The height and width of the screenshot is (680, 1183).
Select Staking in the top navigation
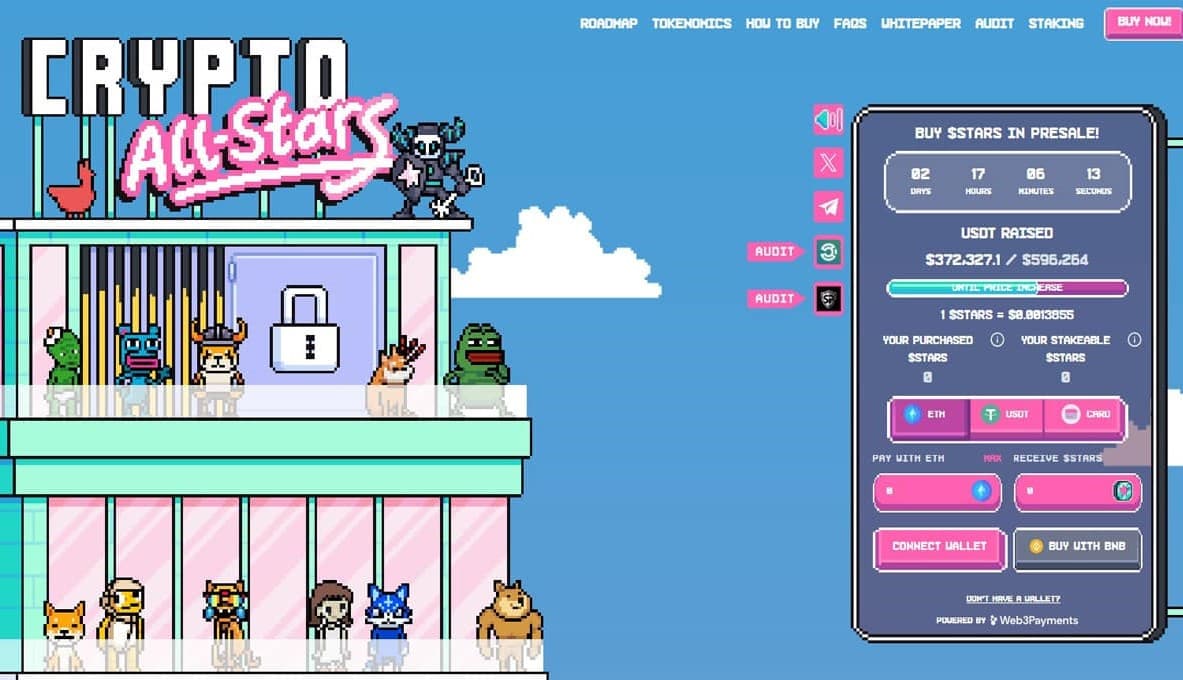click(x=1055, y=23)
